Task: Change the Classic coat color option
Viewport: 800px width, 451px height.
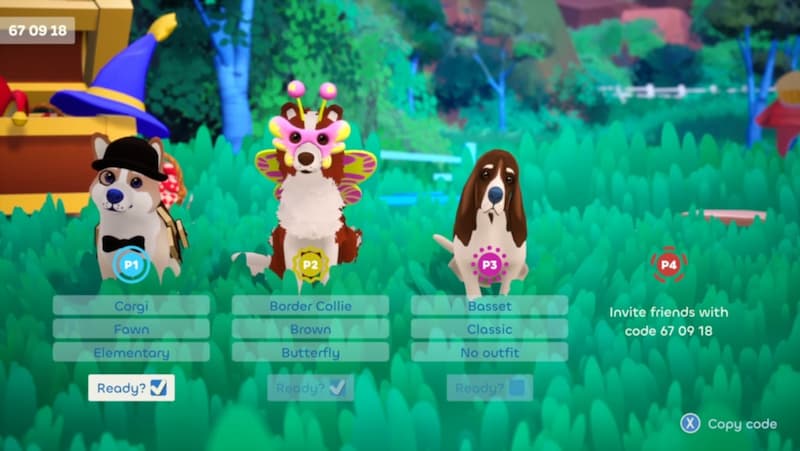Action: click(489, 329)
